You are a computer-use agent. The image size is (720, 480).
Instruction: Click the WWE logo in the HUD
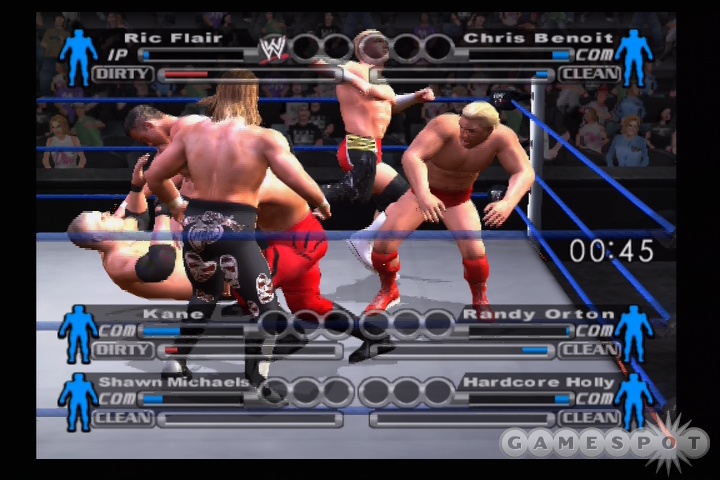tap(273, 47)
